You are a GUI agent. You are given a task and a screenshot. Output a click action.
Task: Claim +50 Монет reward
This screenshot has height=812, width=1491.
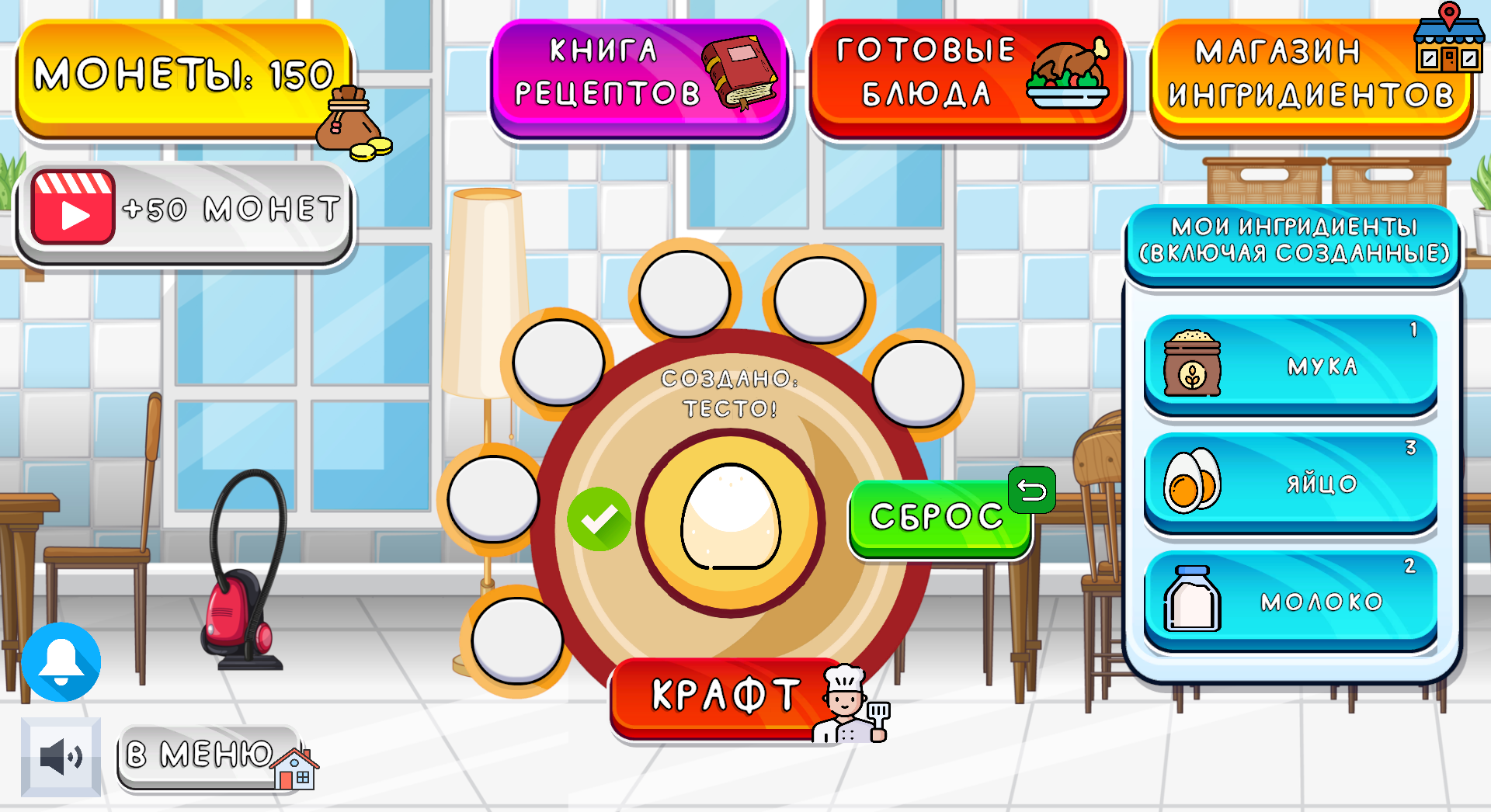[x=185, y=208]
